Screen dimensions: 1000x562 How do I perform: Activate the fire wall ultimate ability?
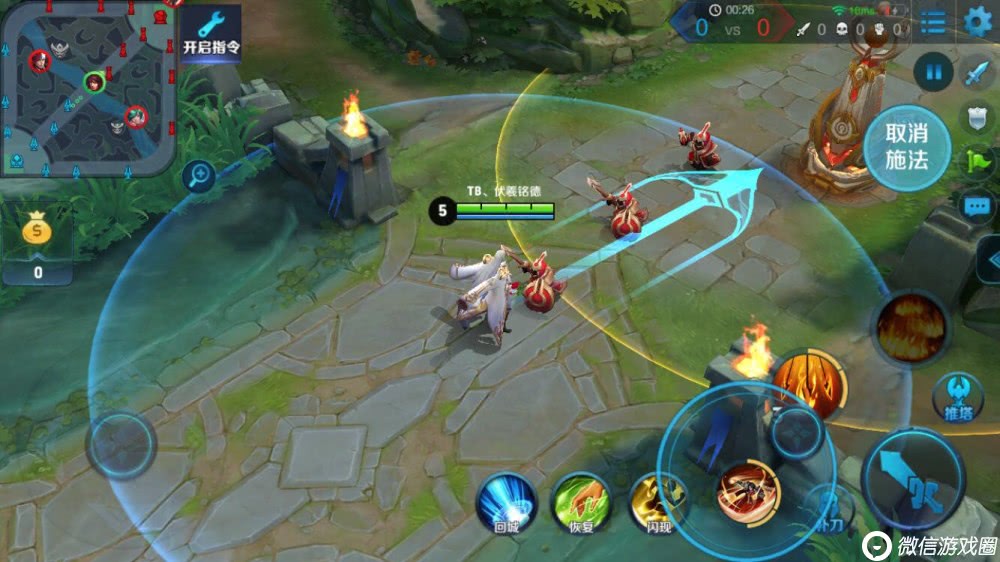click(x=910, y=326)
